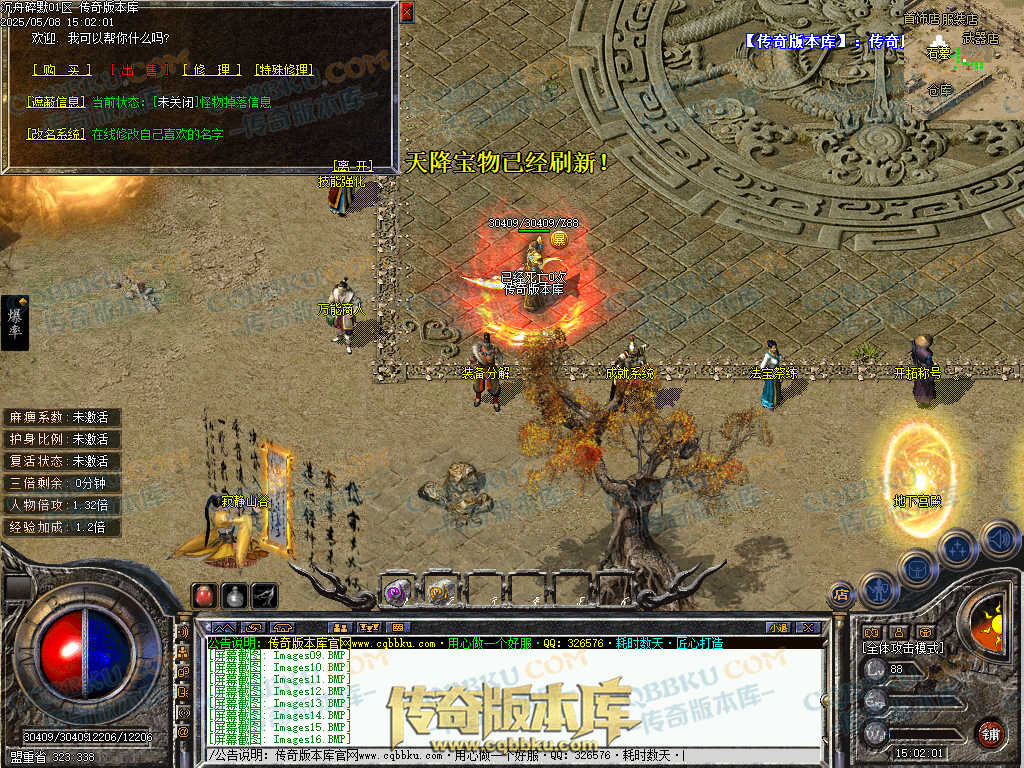The height and width of the screenshot is (768, 1024).
Task: Open the 遮蔽信息 info-blocking option
Action: point(56,102)
